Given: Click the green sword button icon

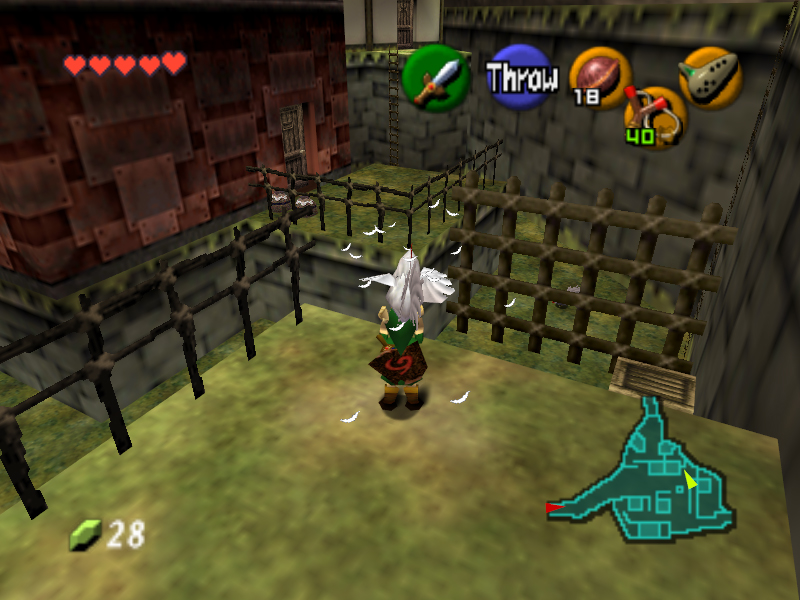Looking at the screenshot, I should (436, 79).
